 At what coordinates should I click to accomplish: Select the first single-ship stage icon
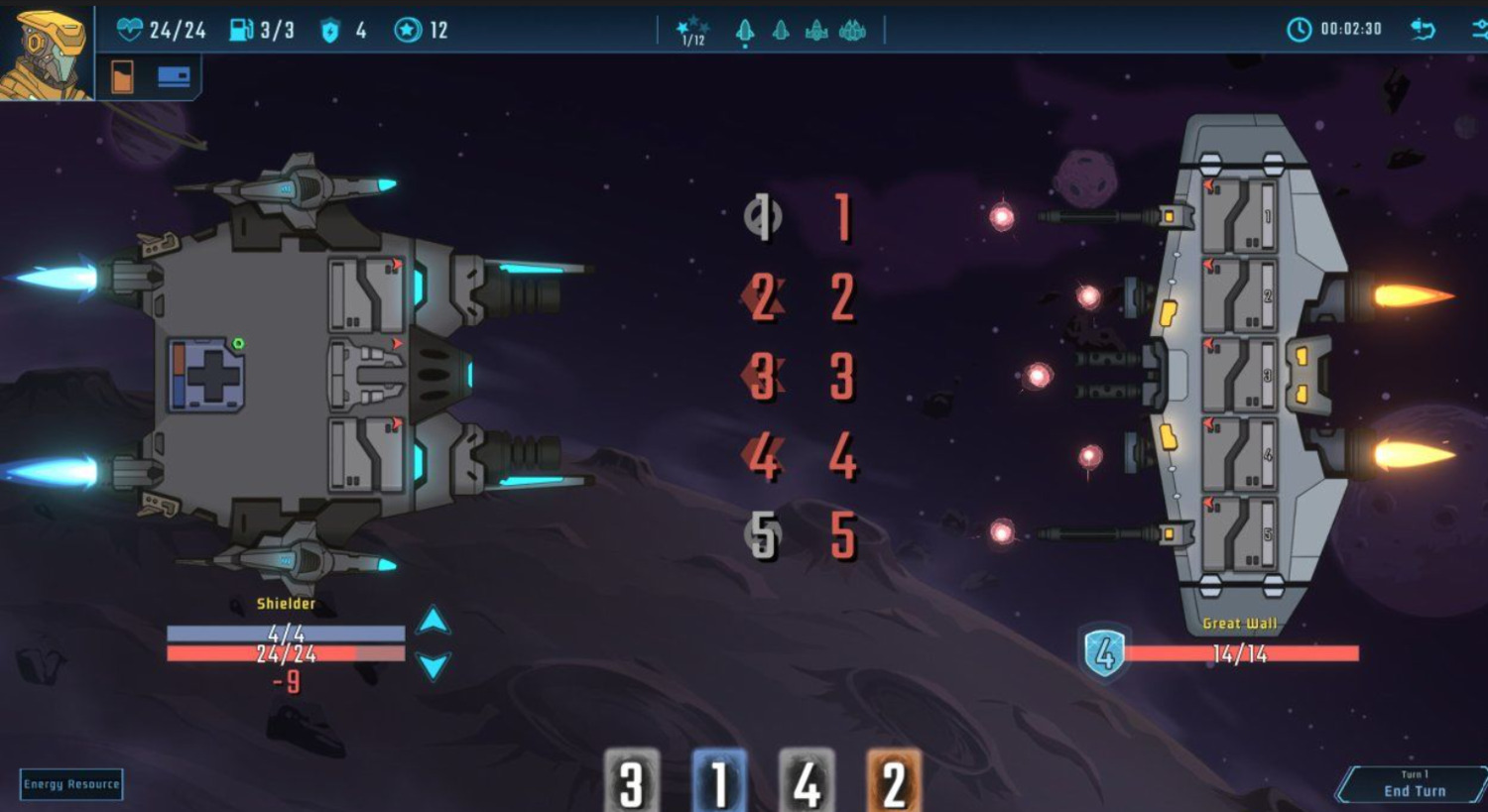(745, 32)
